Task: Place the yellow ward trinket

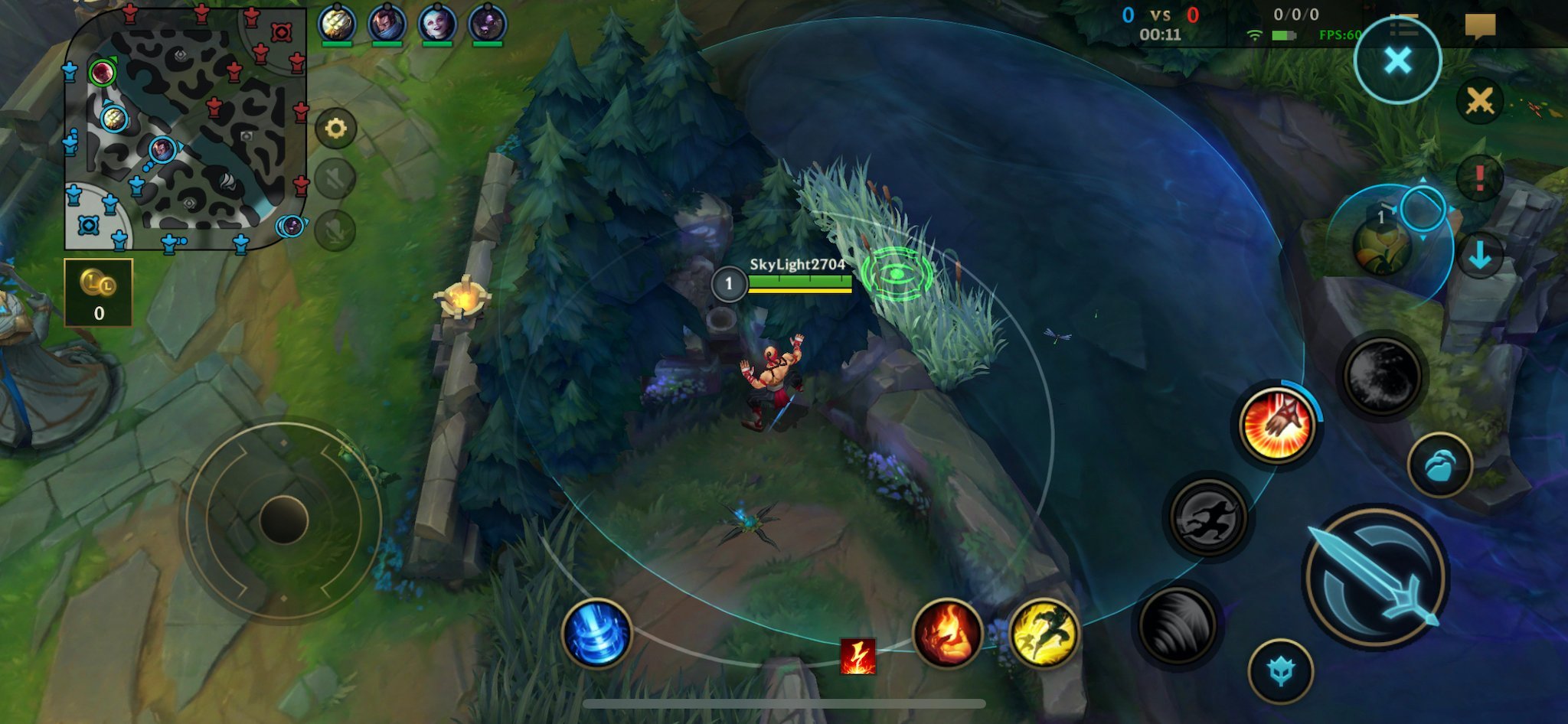Action: point(1383,246)
